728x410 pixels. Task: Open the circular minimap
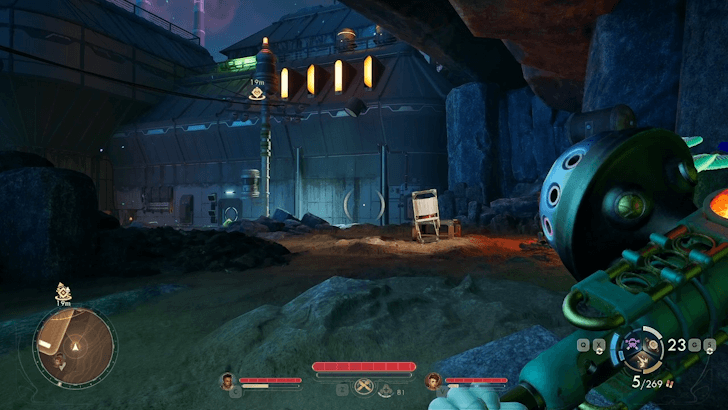(74, 346)
